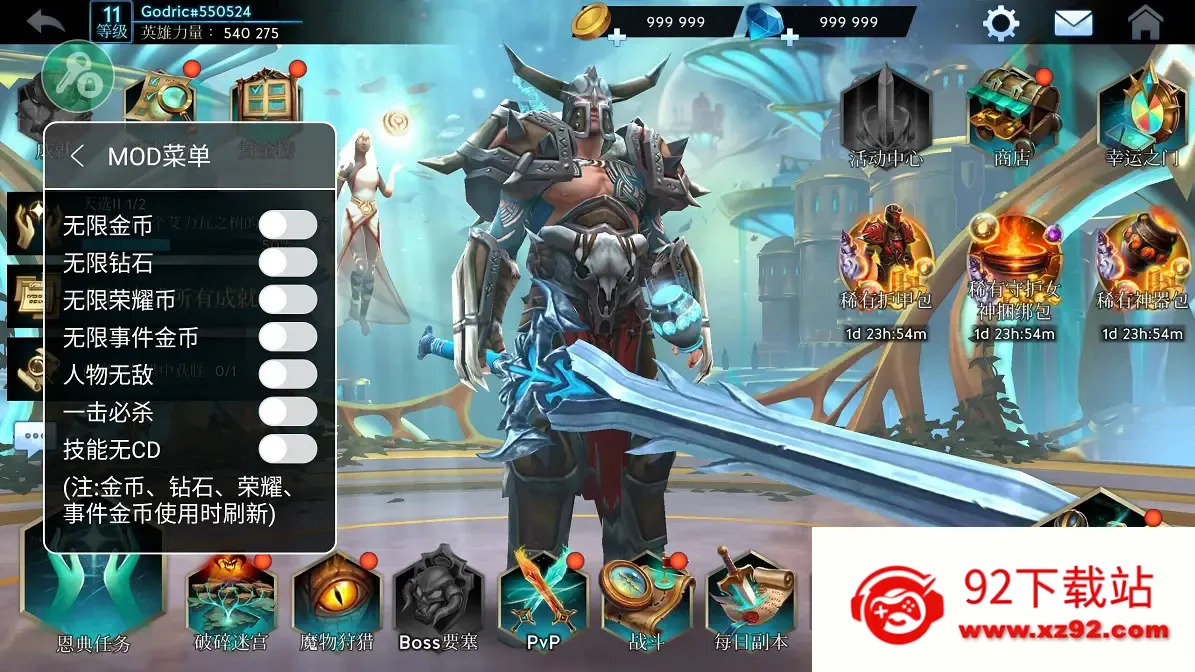Turn on 无限荣耀币 switch

click(x=288, y=300)
